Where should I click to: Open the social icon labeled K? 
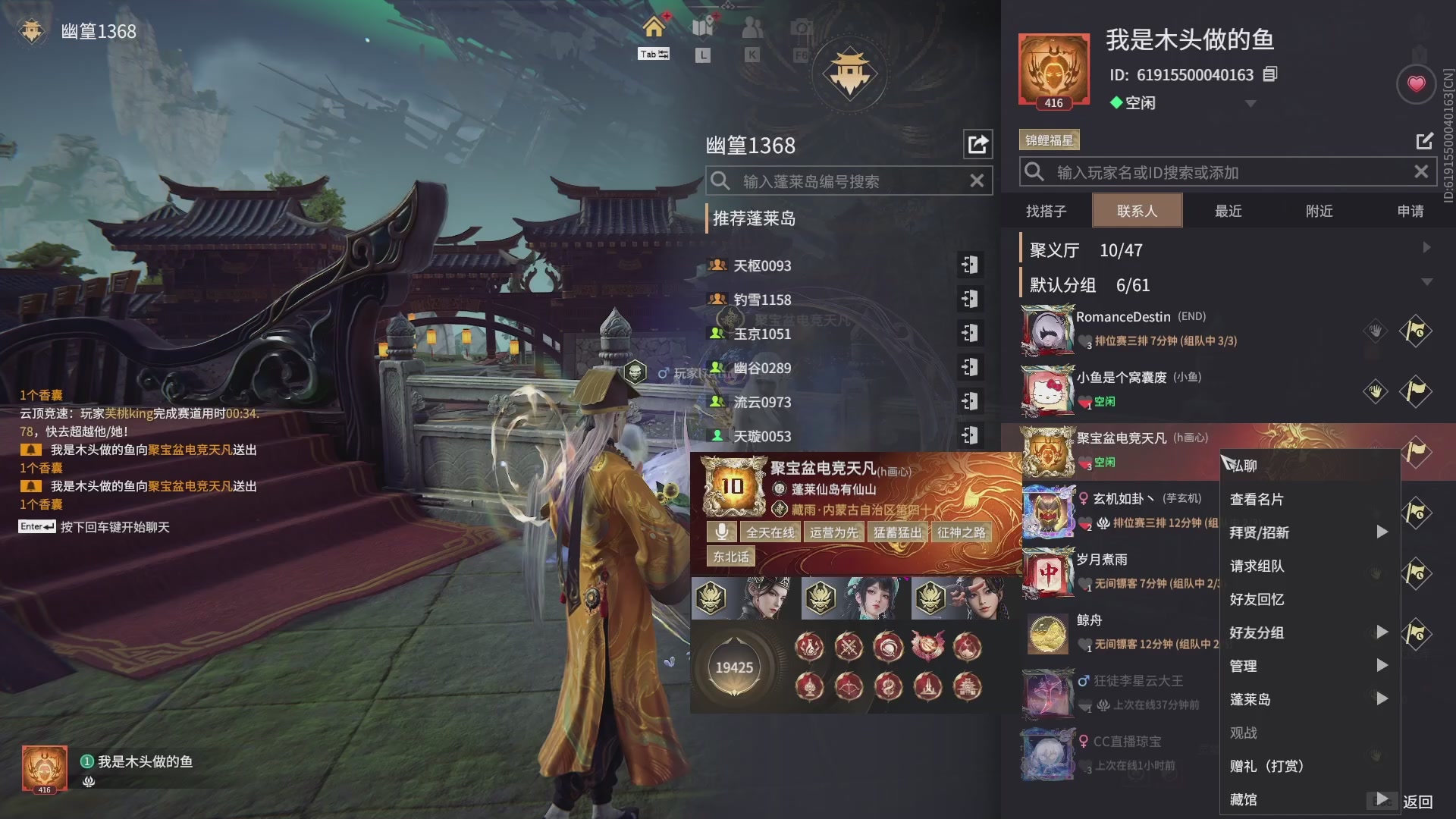(x=752, y=27)
